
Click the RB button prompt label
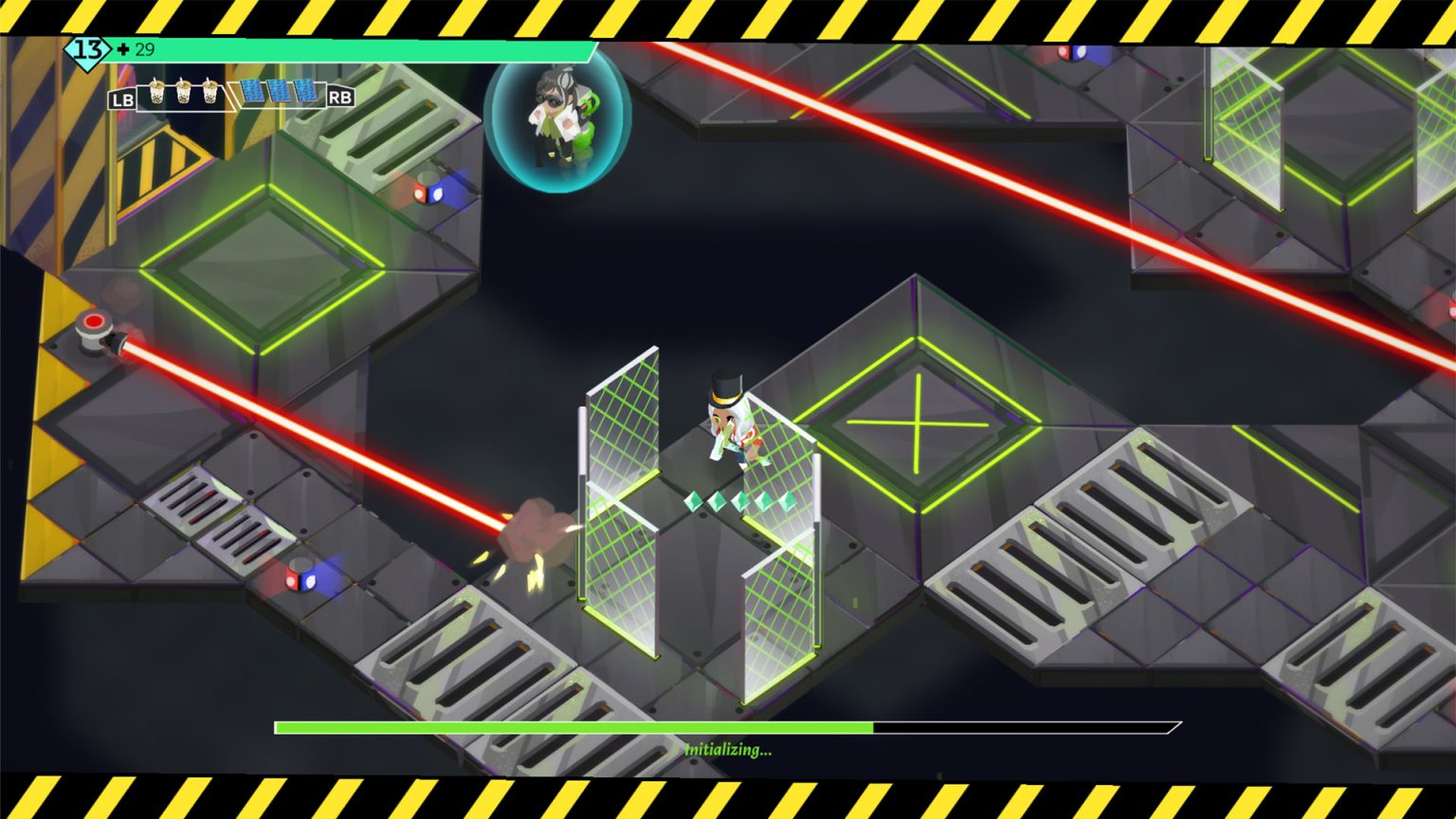(x=341, y=98)
